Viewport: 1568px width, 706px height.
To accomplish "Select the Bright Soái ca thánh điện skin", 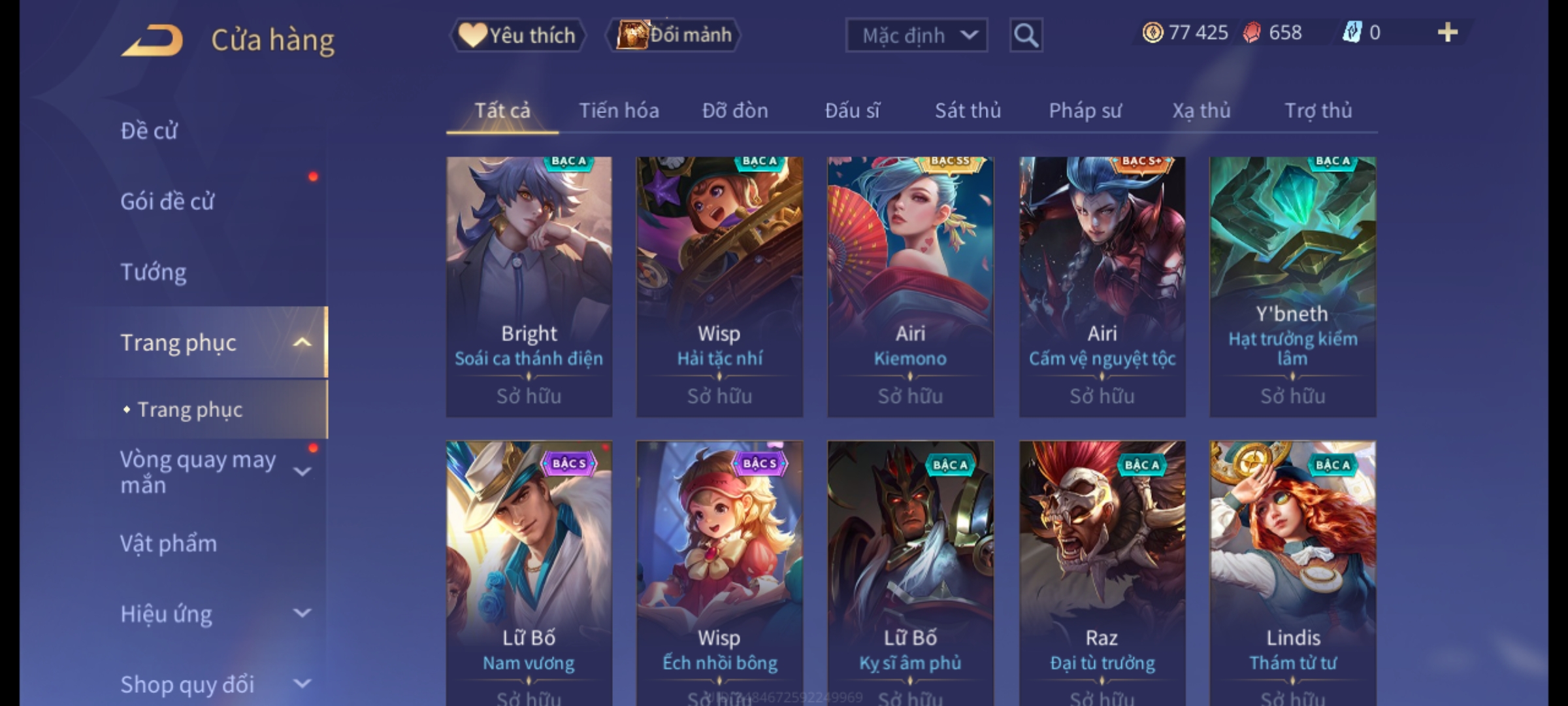I will coord(529,286).
